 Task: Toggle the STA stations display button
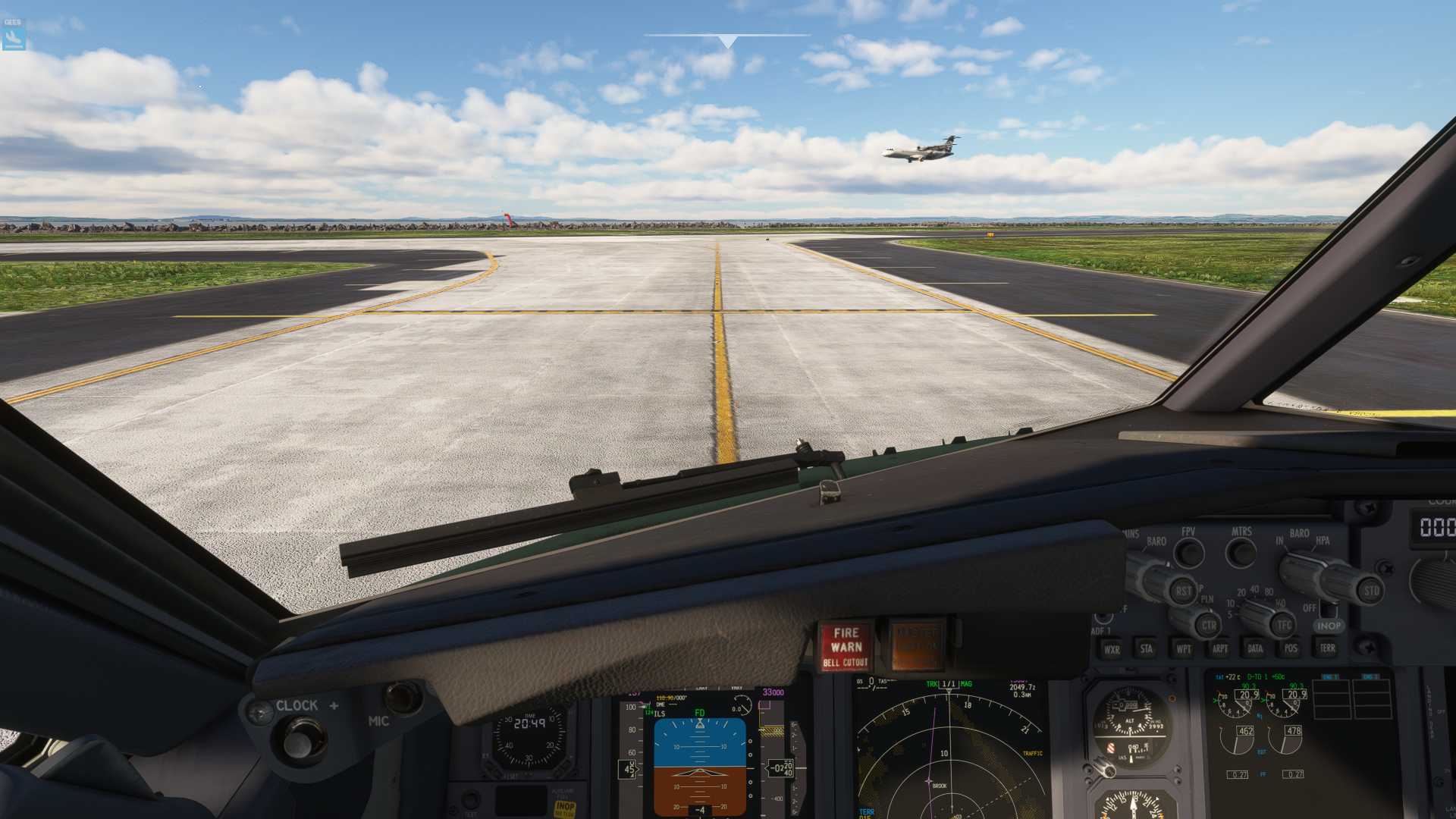point(1147,649)
